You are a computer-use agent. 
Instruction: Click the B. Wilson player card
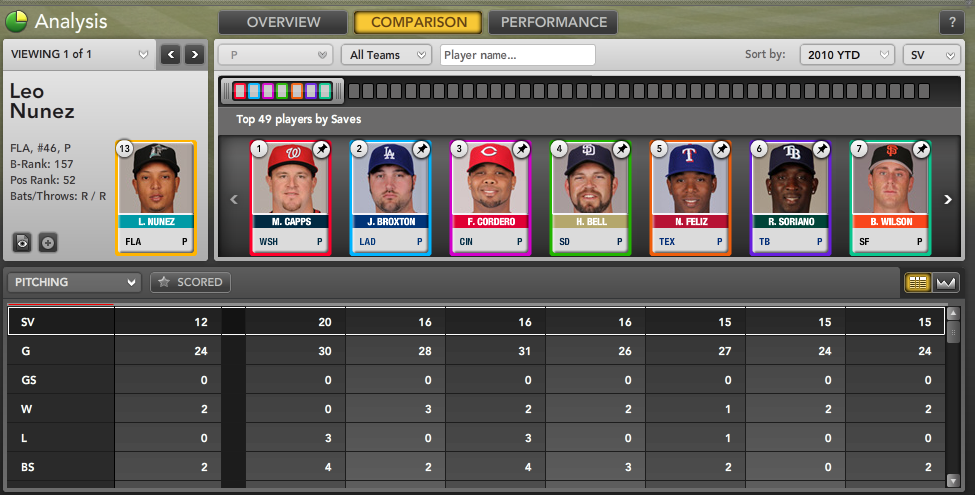tap(890, 198)
